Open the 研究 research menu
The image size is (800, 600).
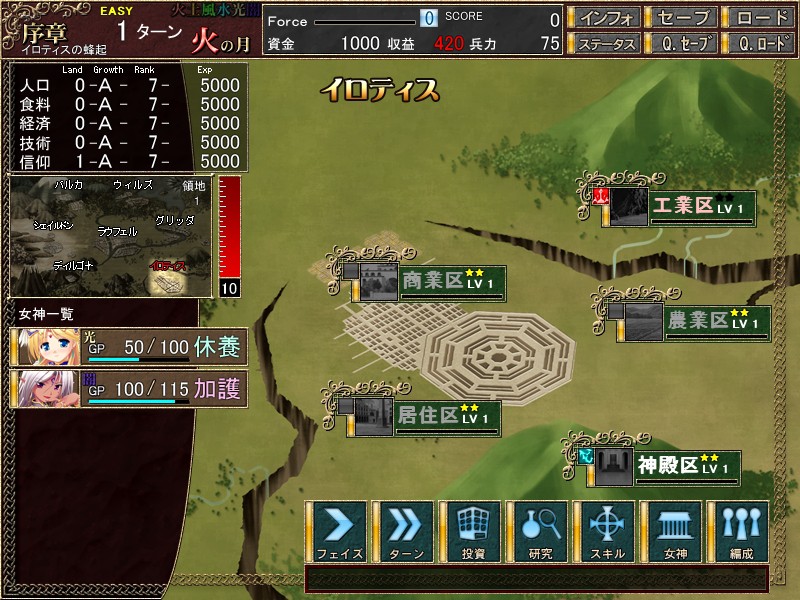click(x=540, y=531)
